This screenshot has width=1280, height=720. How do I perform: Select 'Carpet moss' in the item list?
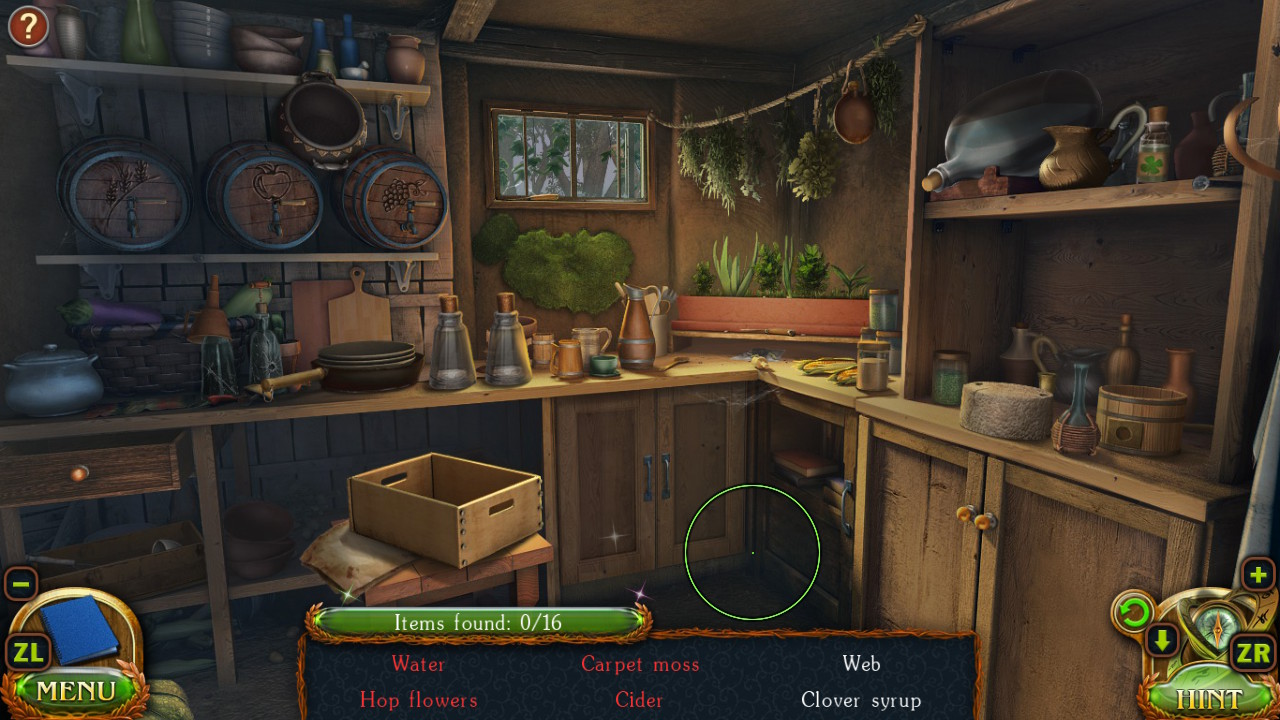coord(640,664)
